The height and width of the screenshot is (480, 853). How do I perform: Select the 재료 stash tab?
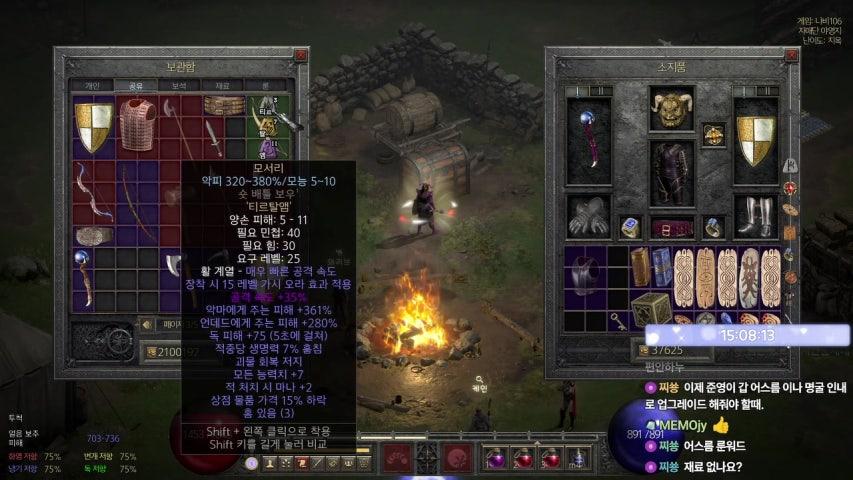coord(222,86)
